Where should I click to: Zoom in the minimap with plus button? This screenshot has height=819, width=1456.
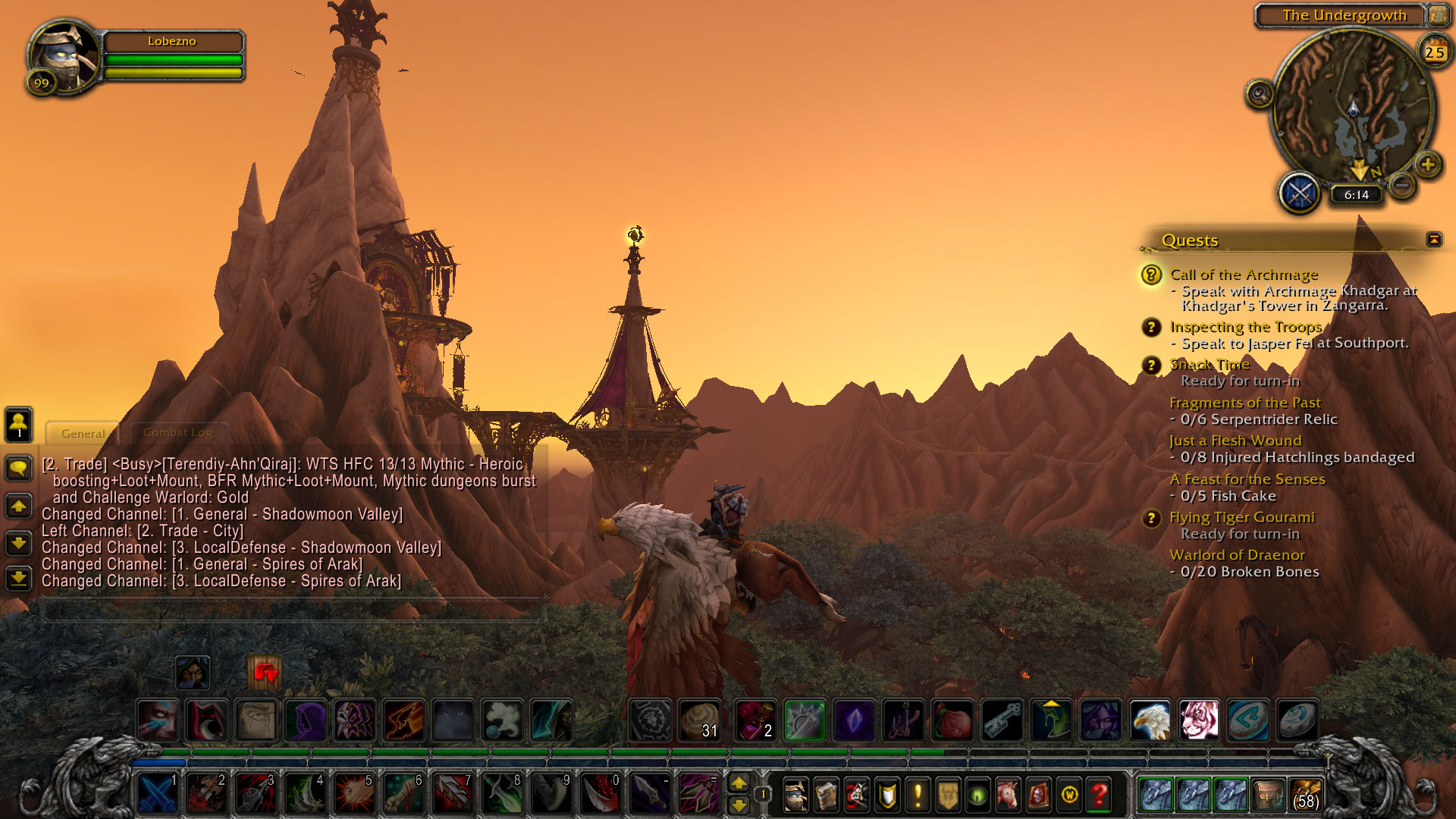[x=1428, y=164]
